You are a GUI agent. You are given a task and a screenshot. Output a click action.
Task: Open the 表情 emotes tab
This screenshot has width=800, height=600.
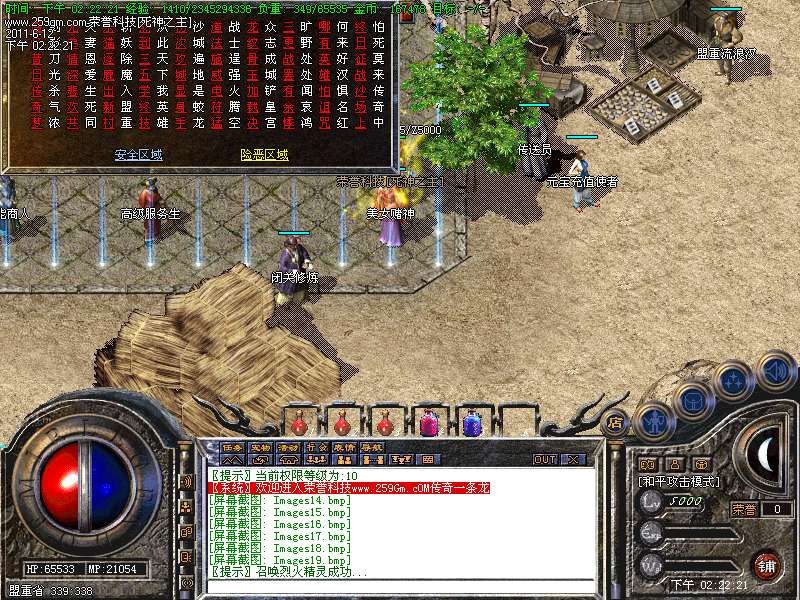(343, 447)
